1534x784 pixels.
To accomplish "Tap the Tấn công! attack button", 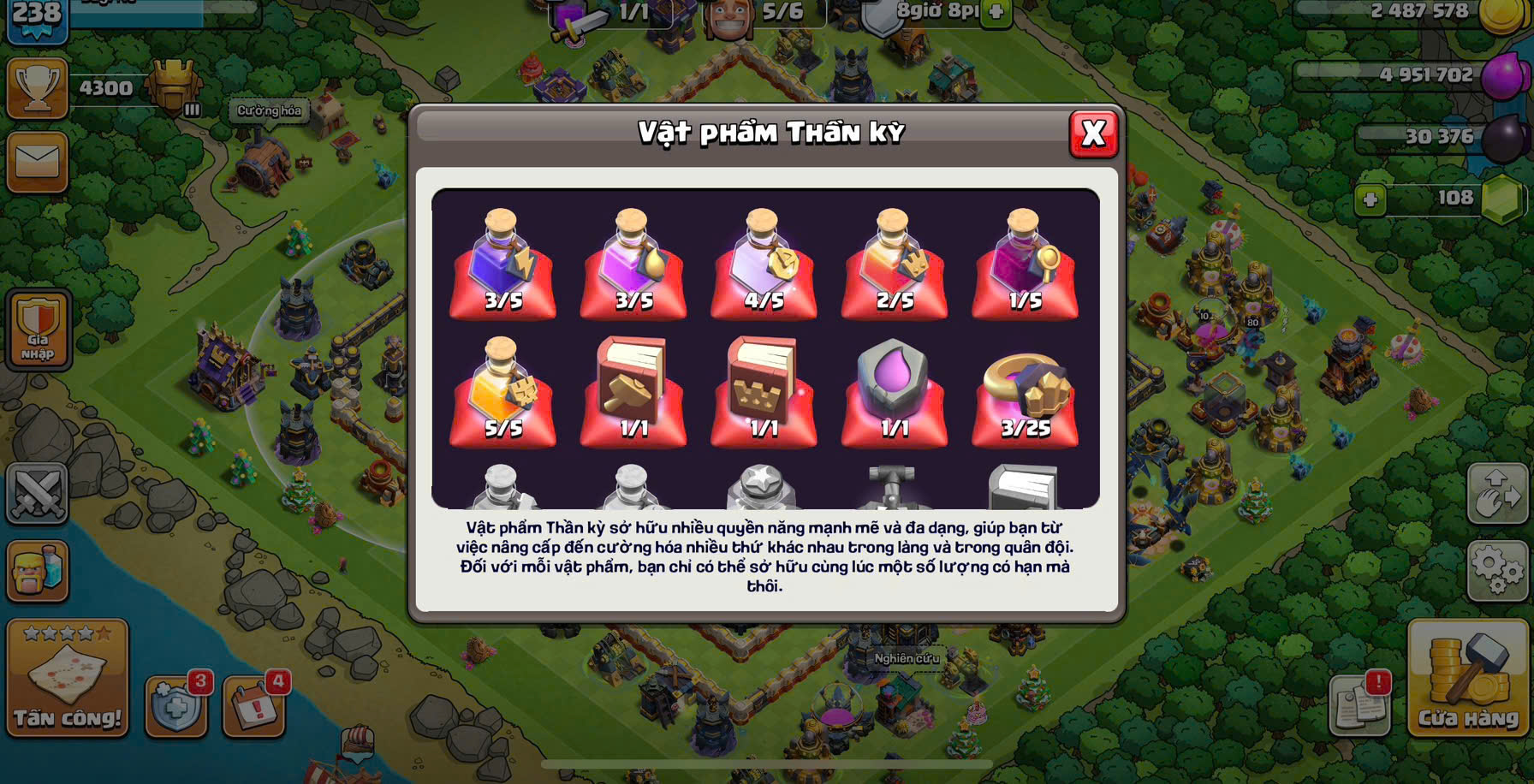I will coord(68,678).
